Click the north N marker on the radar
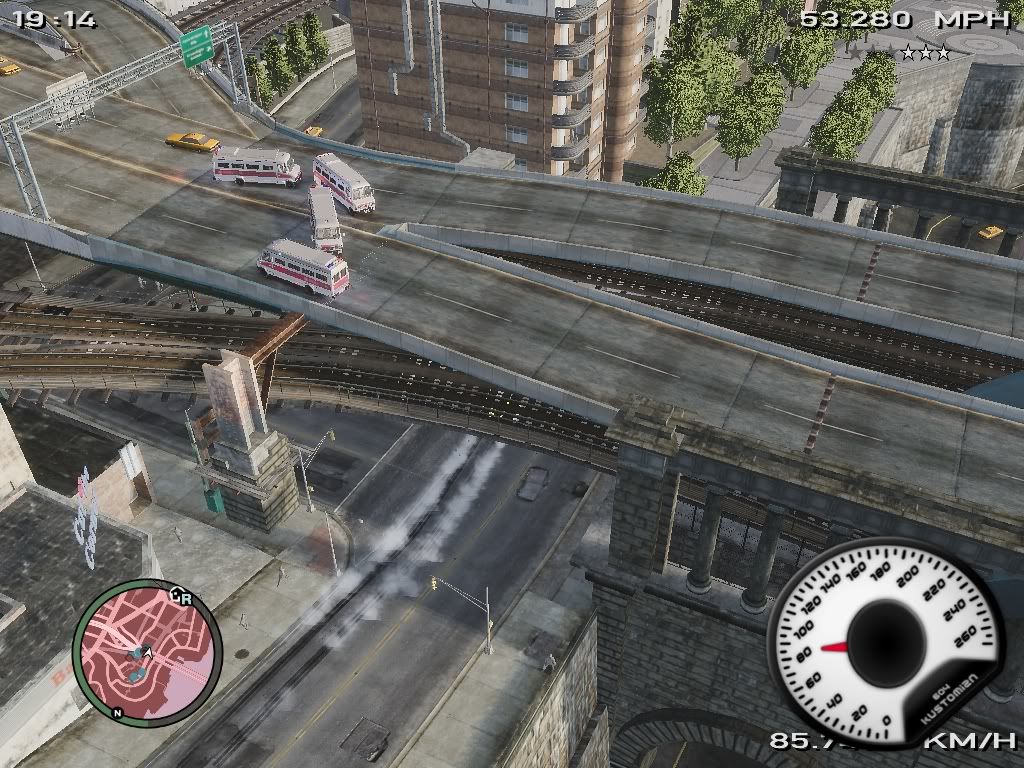Image resolution: width=1024 pixels, height=768 pixels. coord(117,713)
